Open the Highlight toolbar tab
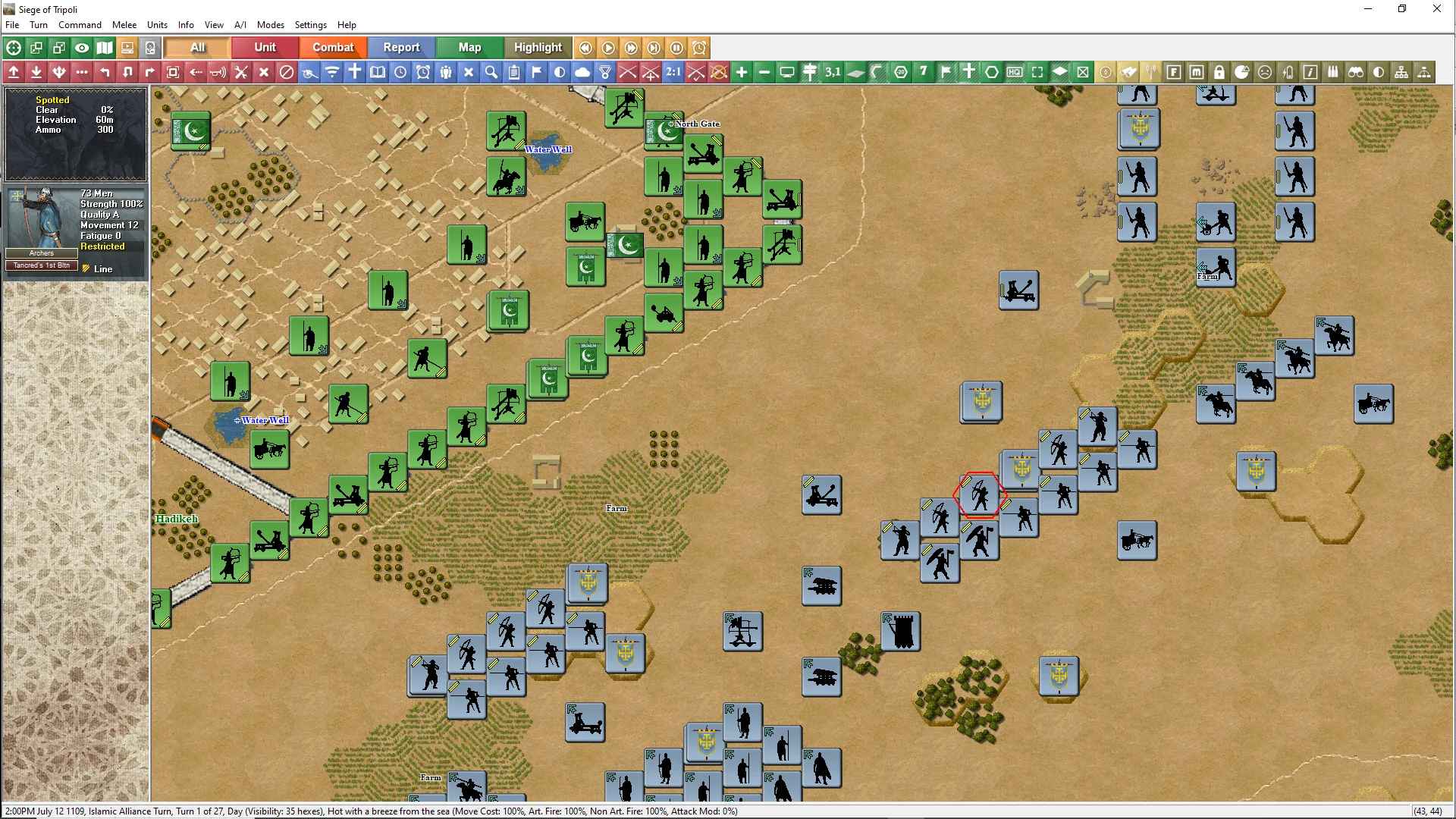Screen dimensions: 1456x819 (x=538, y=48)
